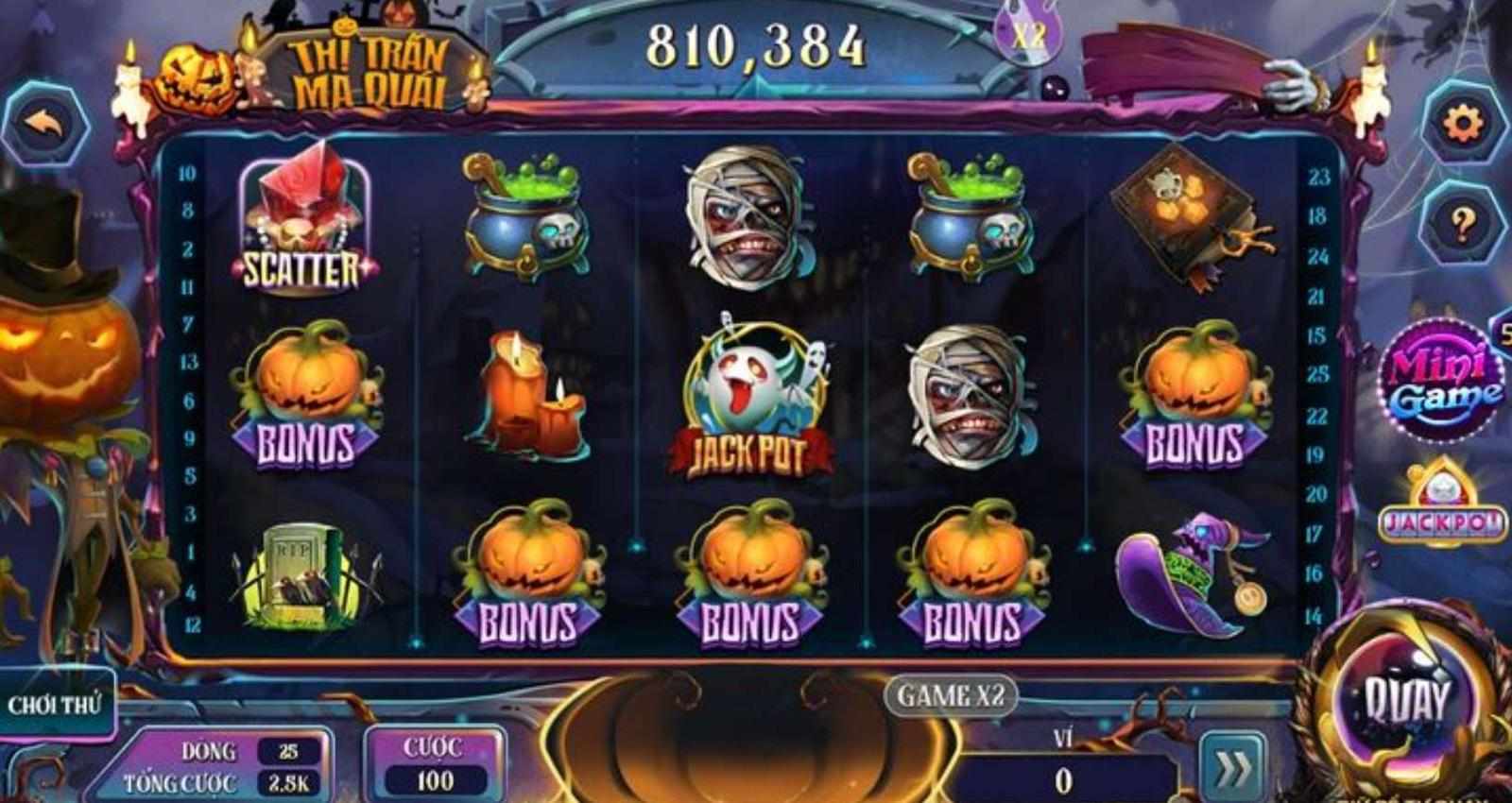
Task: Click the JACKPOT ghost symbol on reel three
Action: [x=756, y=397]
